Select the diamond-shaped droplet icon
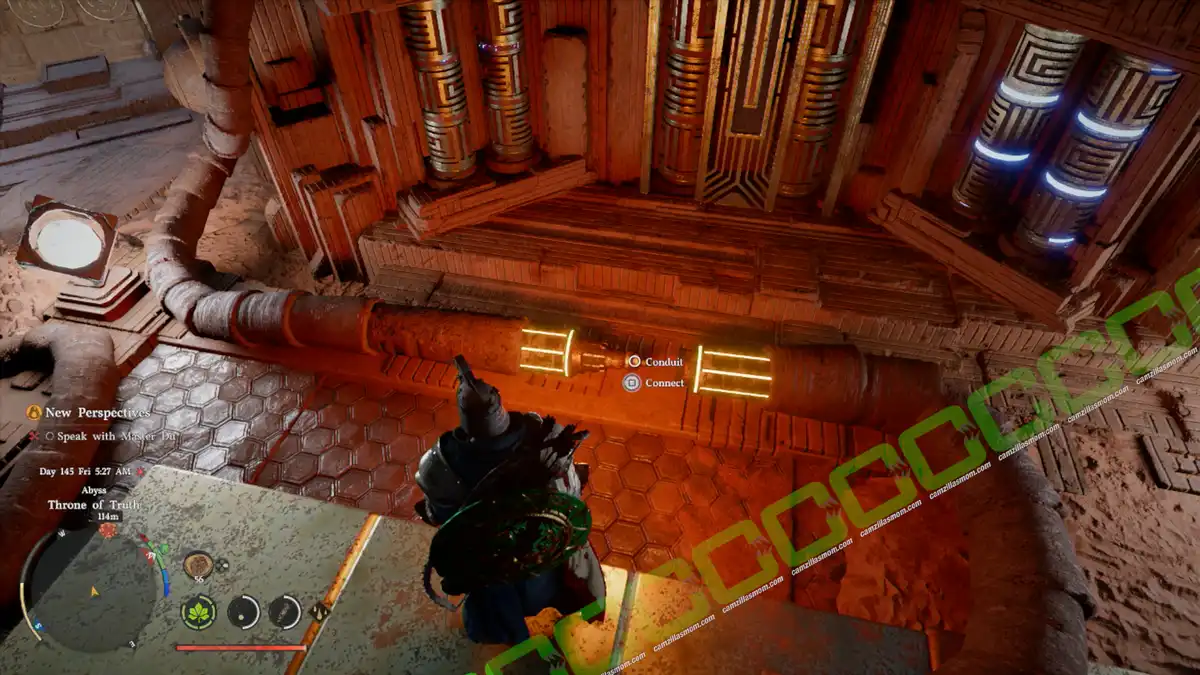 (320, 611)
